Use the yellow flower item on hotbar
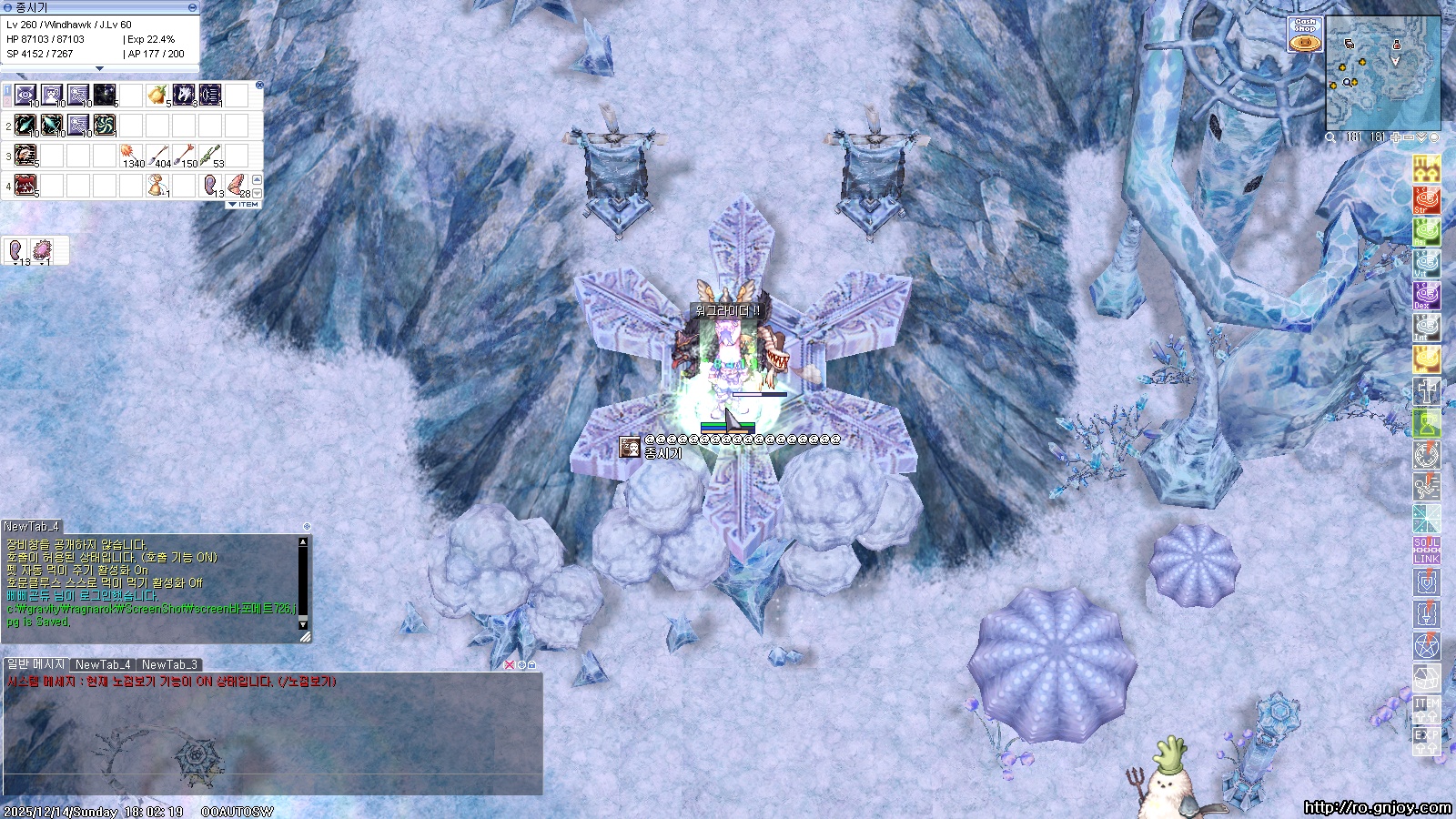 pyautogui.click(x=158, y=95)
